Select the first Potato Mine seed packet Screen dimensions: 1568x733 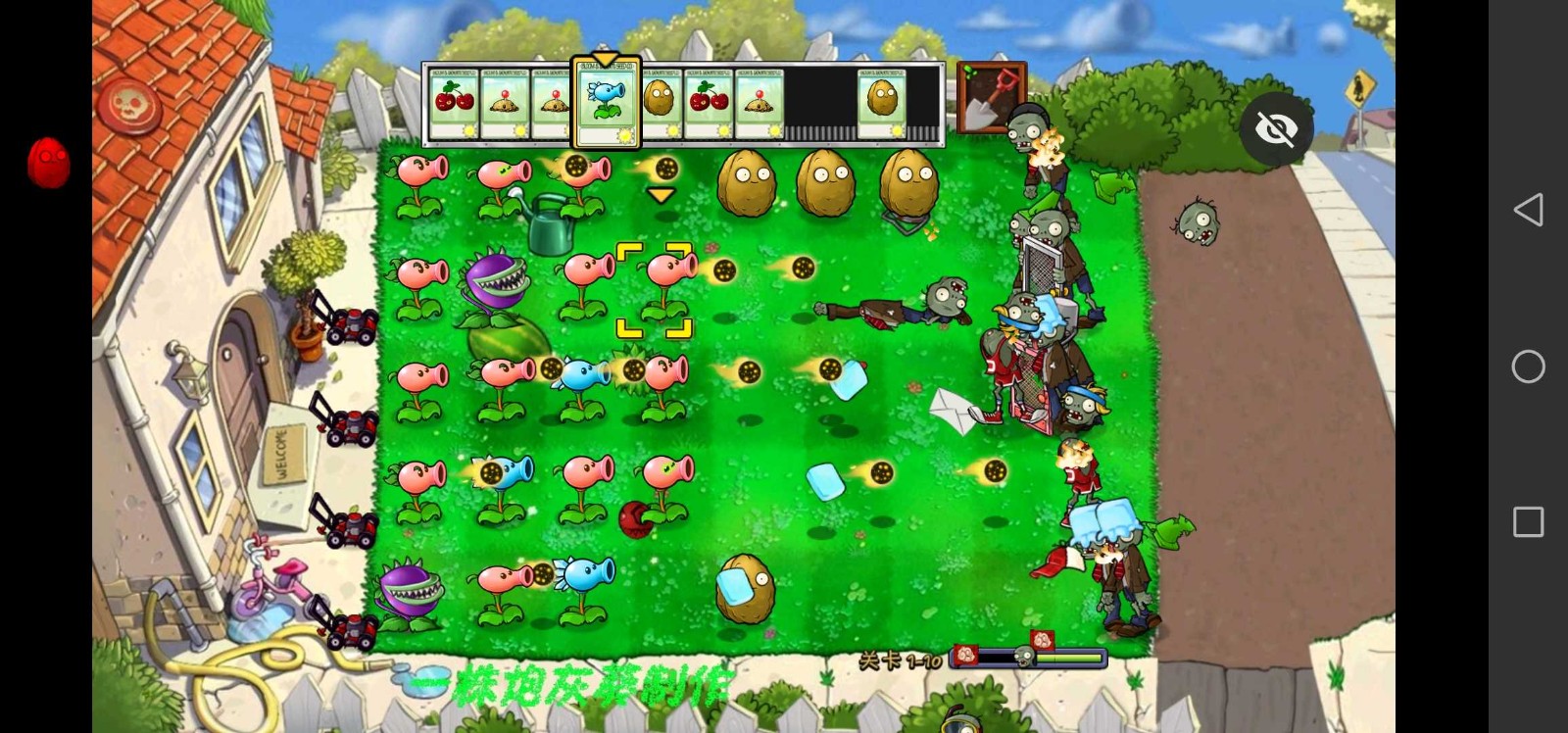(x=503, y=101)
